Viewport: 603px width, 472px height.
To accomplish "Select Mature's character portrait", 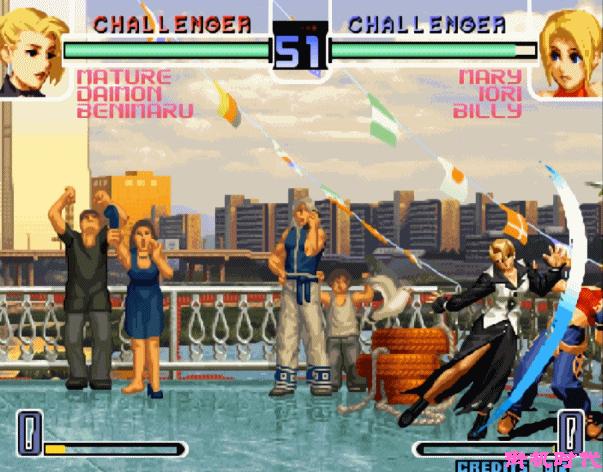I will click(28, 52).
